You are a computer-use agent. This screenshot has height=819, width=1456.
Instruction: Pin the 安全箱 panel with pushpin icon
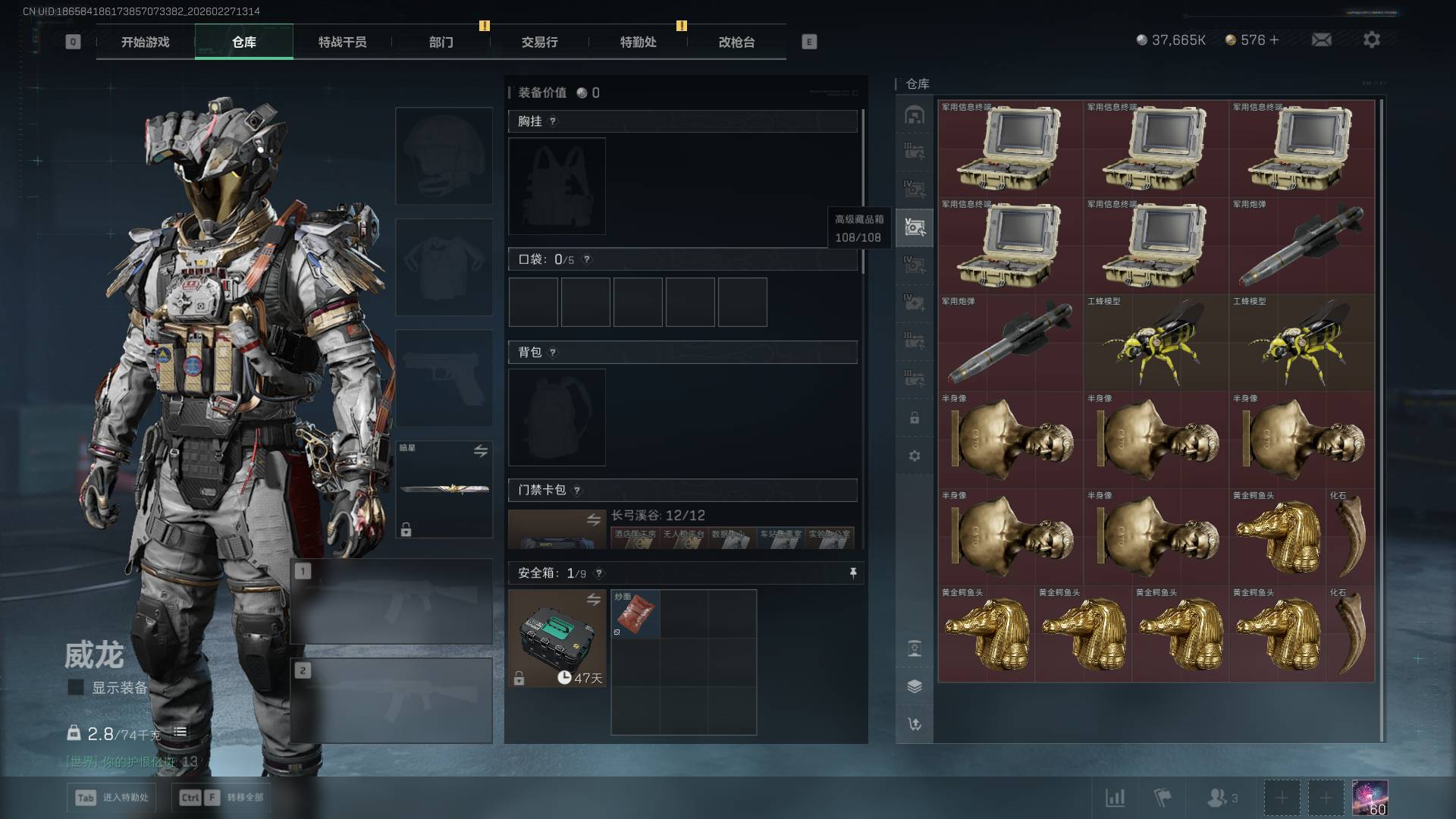pos(853,573)
